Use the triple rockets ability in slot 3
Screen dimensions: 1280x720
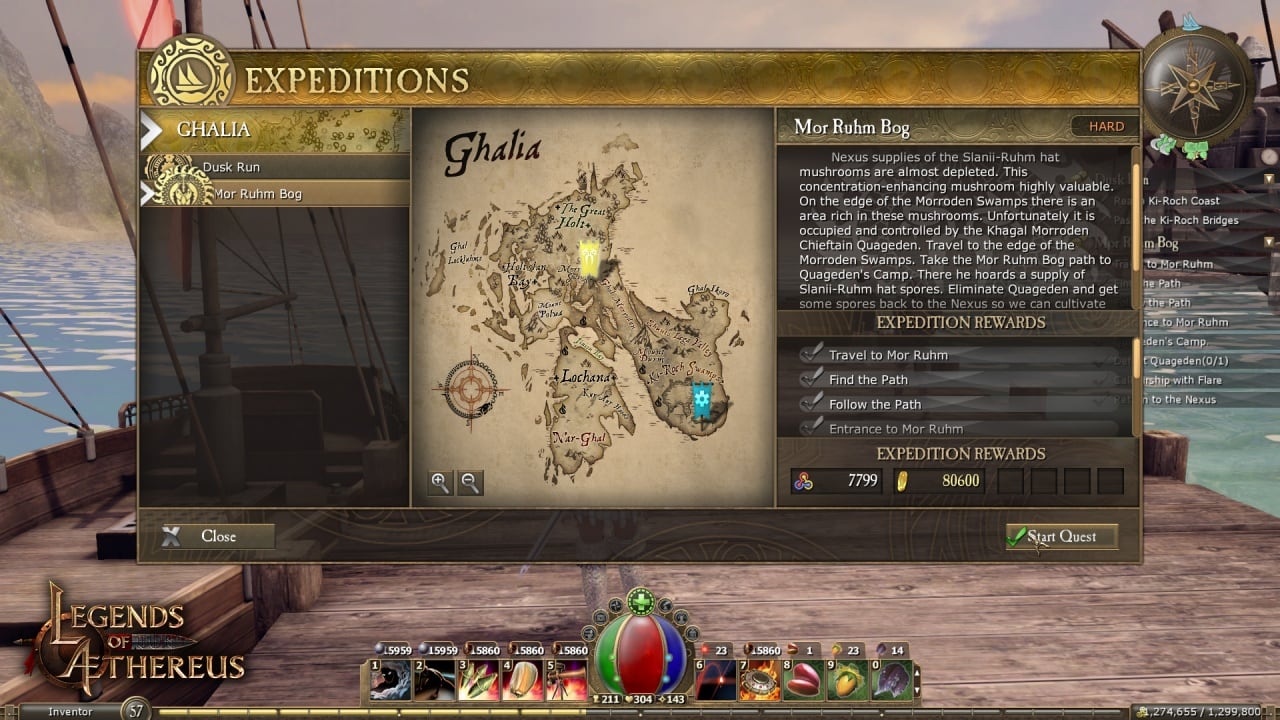(x=477, y=680)
